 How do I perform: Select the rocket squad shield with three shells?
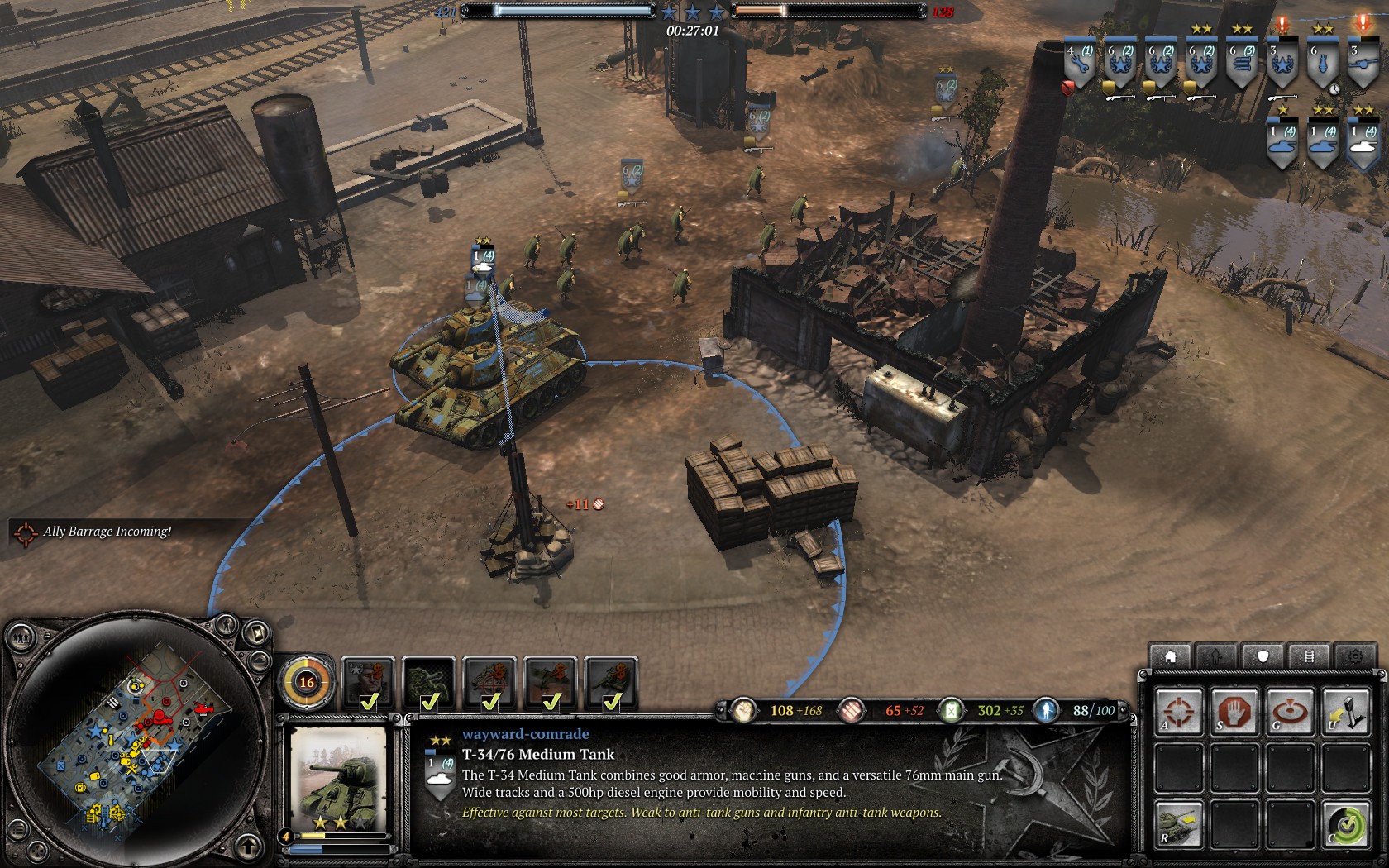coord(1242,64)
